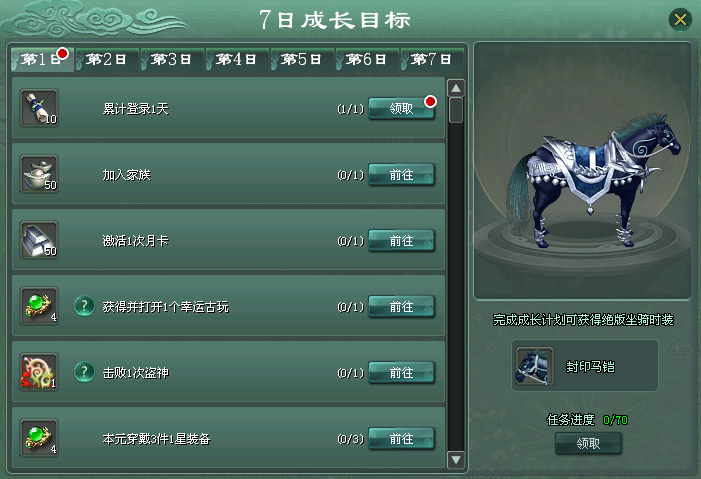
Task: Click the 领取 button under 任务进度
Action: pyautogui.click(x=588, y=443)
